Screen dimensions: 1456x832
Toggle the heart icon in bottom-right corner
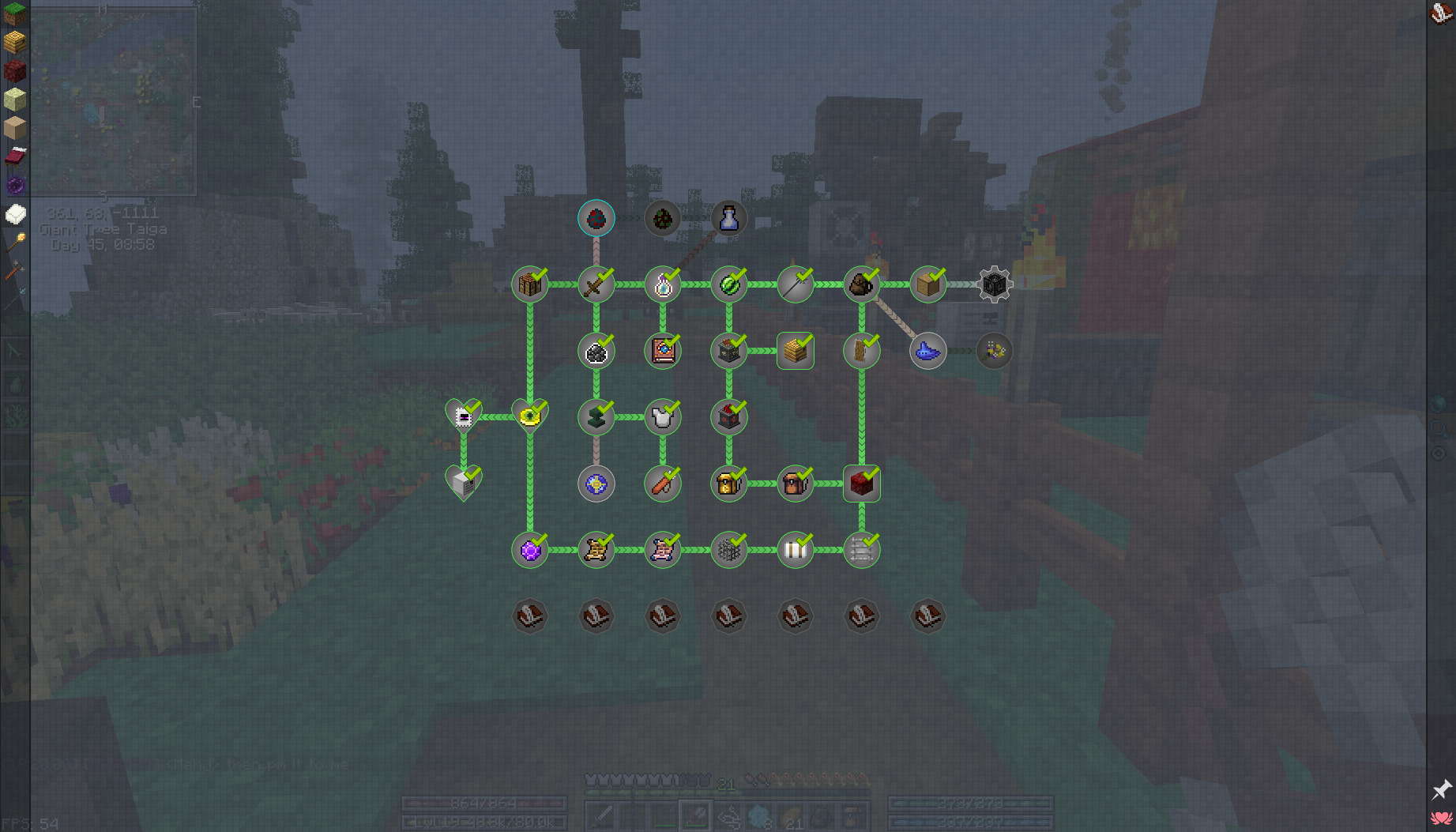(x=1443, y=819)
